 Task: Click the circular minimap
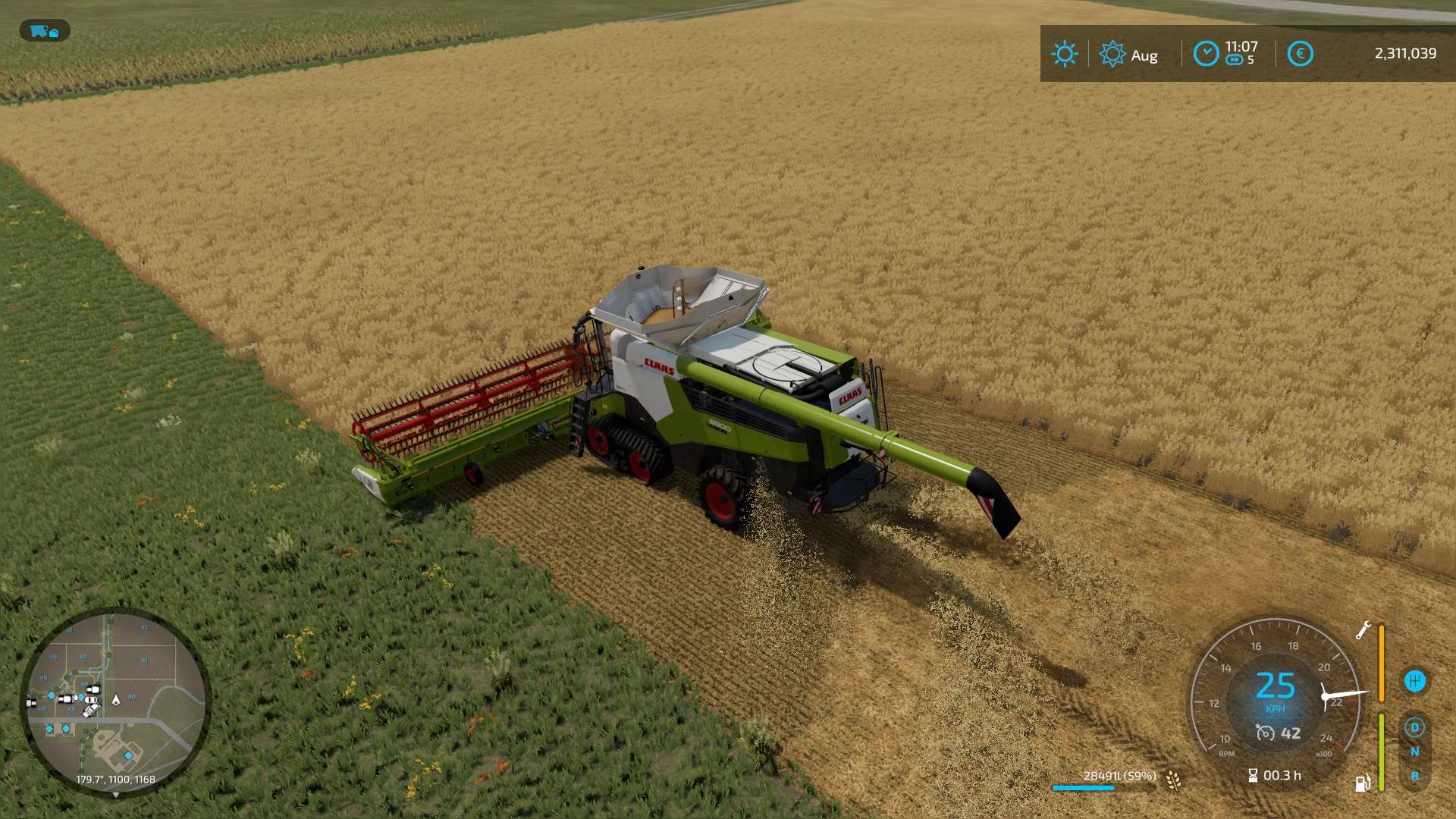(115, 701)
